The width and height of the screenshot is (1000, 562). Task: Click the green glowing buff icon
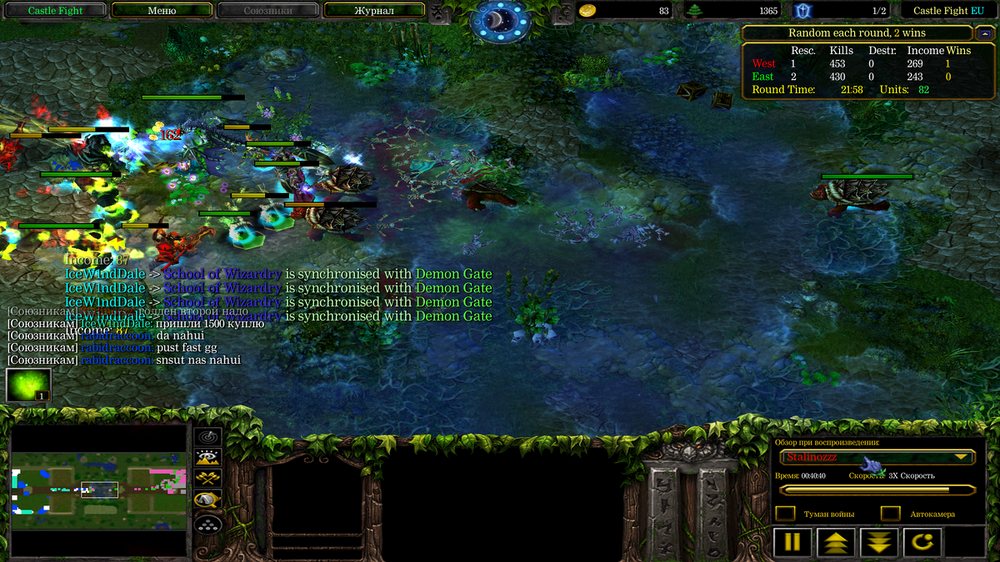coord(28,385)
